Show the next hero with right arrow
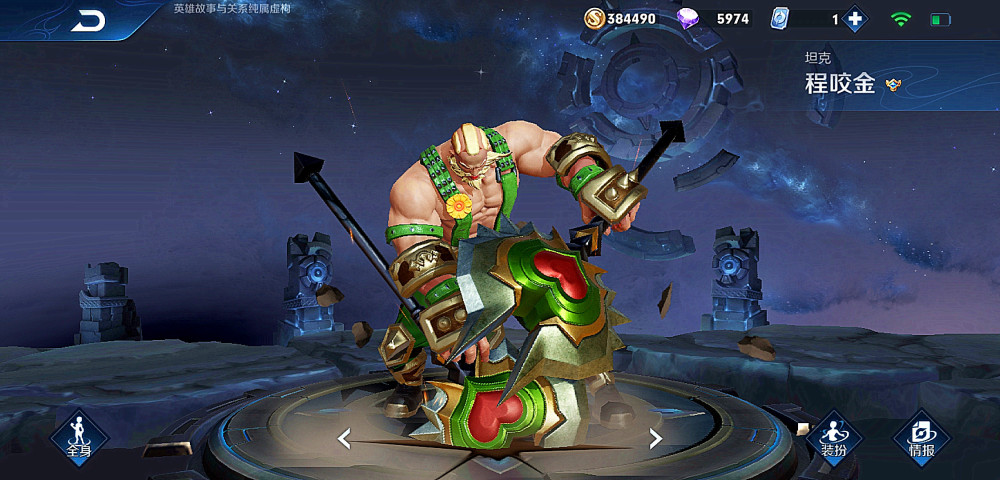This screenshot has width=1000, height=480. (656, 438)
